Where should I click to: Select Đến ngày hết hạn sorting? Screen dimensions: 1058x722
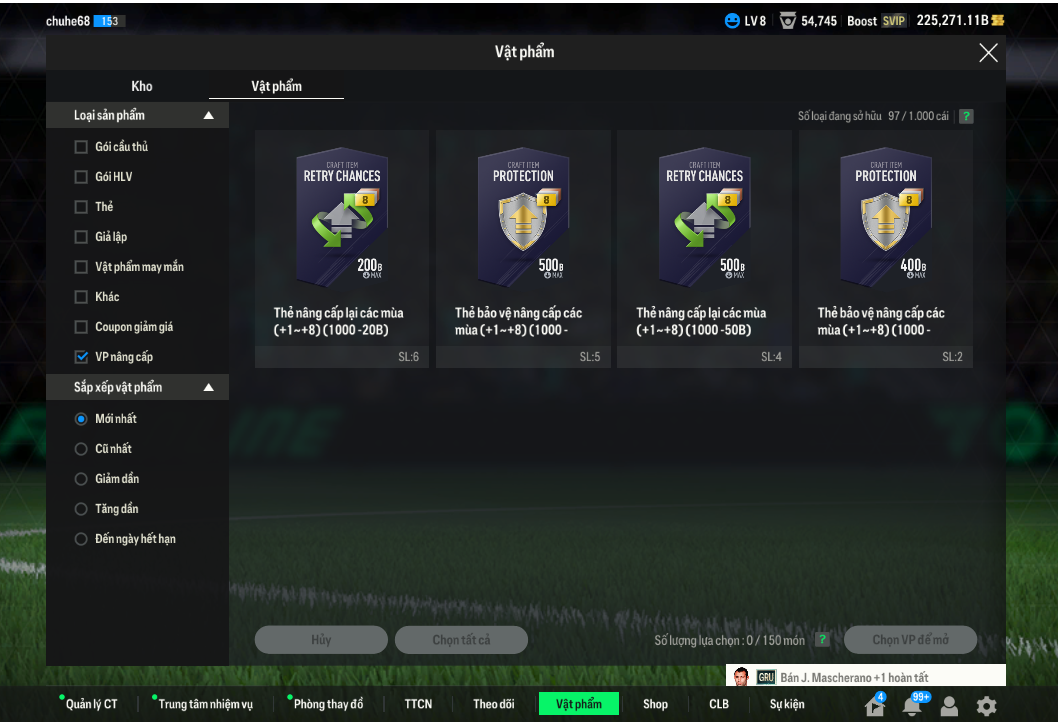point(81,539)
